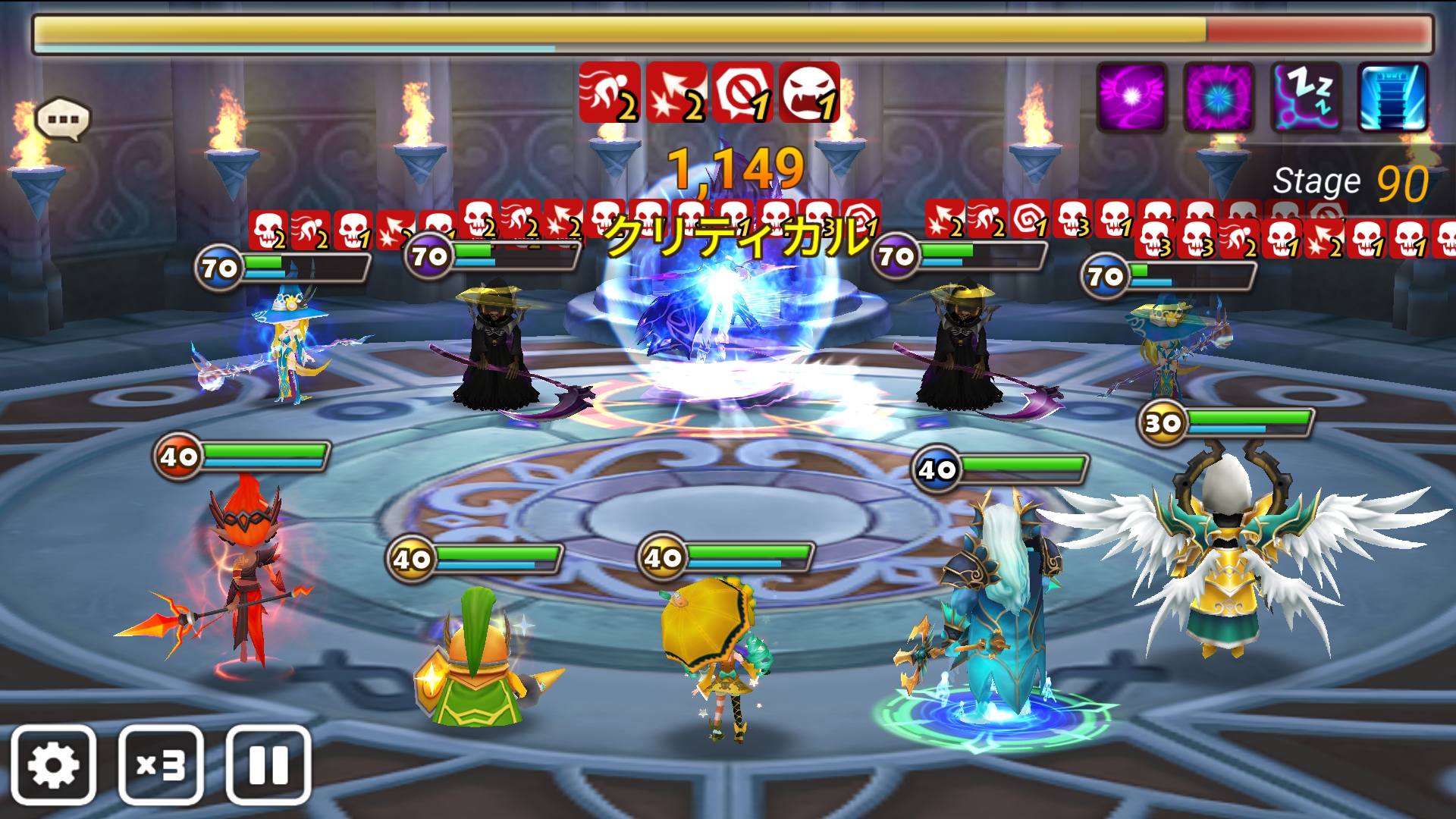Pause the battle
The width and height of the screenshot is (1456, 819).
[268, 764]
